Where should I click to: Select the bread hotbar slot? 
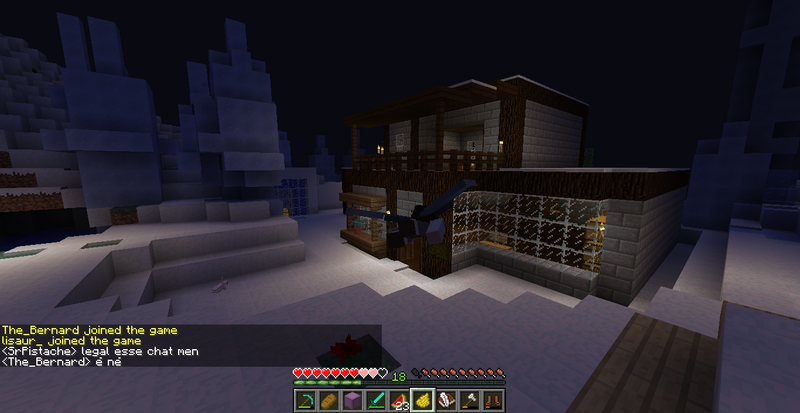point(327,400)
